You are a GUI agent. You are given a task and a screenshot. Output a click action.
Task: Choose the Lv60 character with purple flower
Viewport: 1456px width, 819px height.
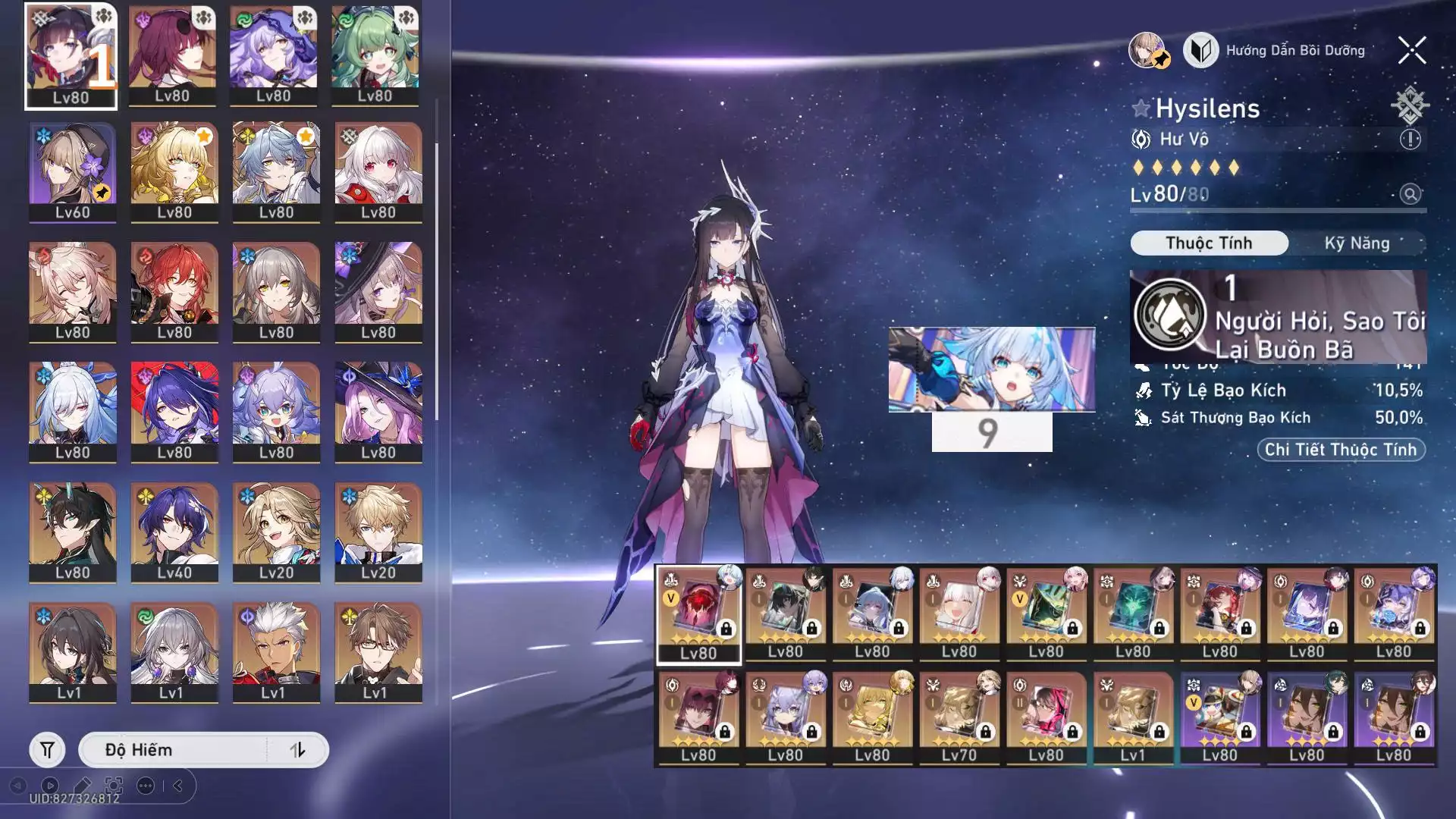click(72, 171)
